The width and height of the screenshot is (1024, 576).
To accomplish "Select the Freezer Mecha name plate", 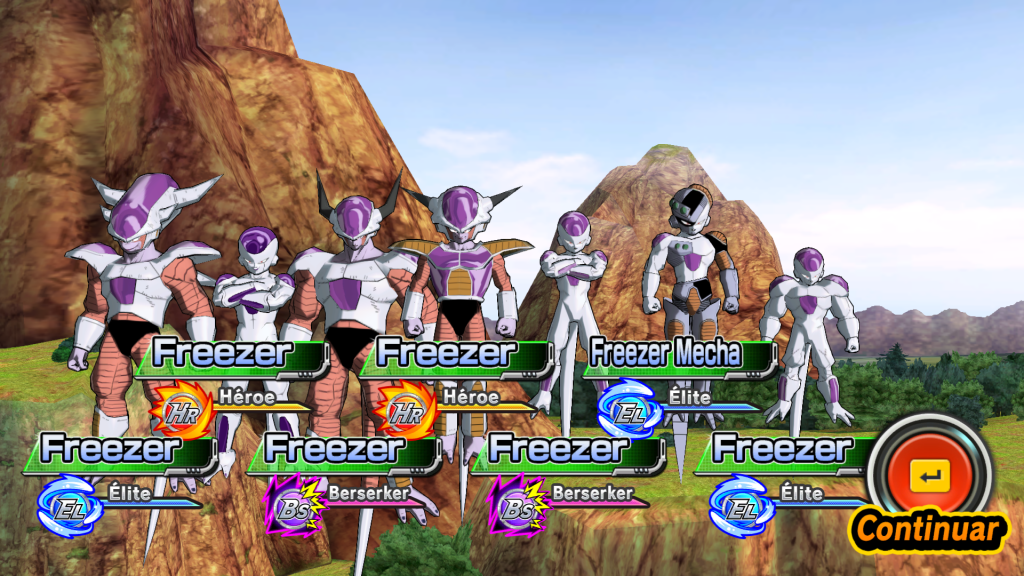I will (678, 355).
